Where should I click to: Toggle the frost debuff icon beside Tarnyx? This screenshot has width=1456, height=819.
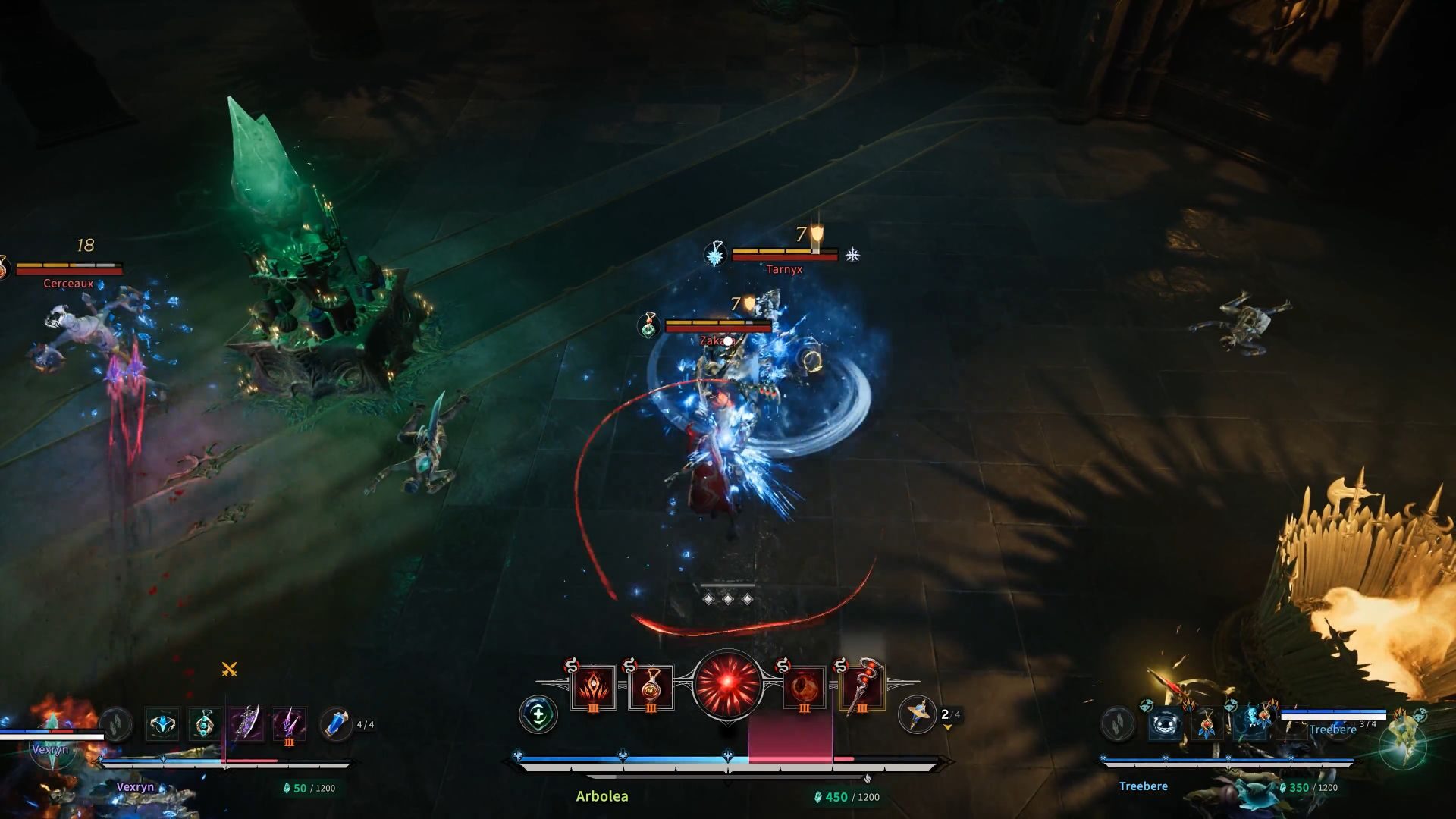pos(853,256)
